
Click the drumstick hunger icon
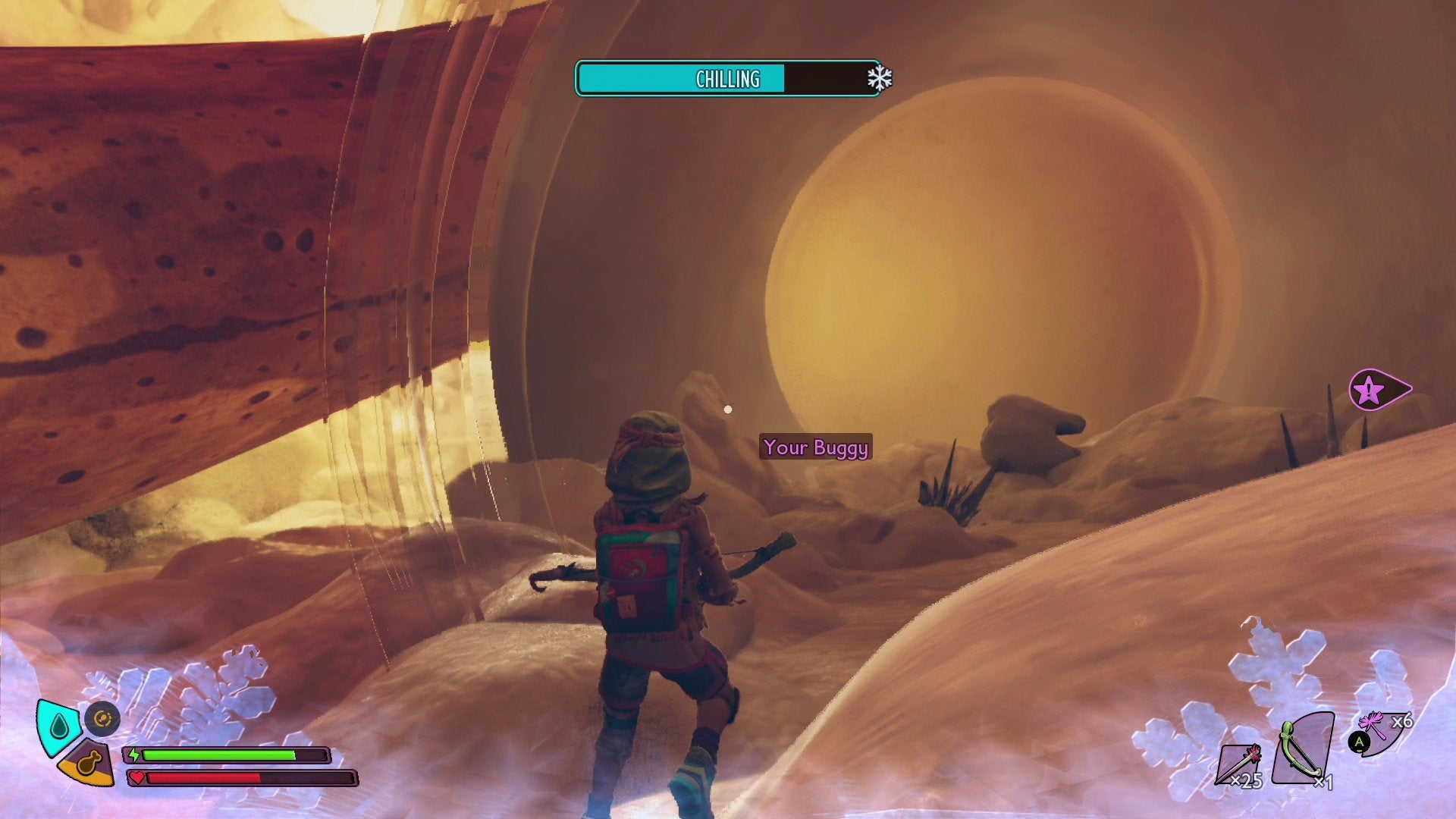coord(88,762)
